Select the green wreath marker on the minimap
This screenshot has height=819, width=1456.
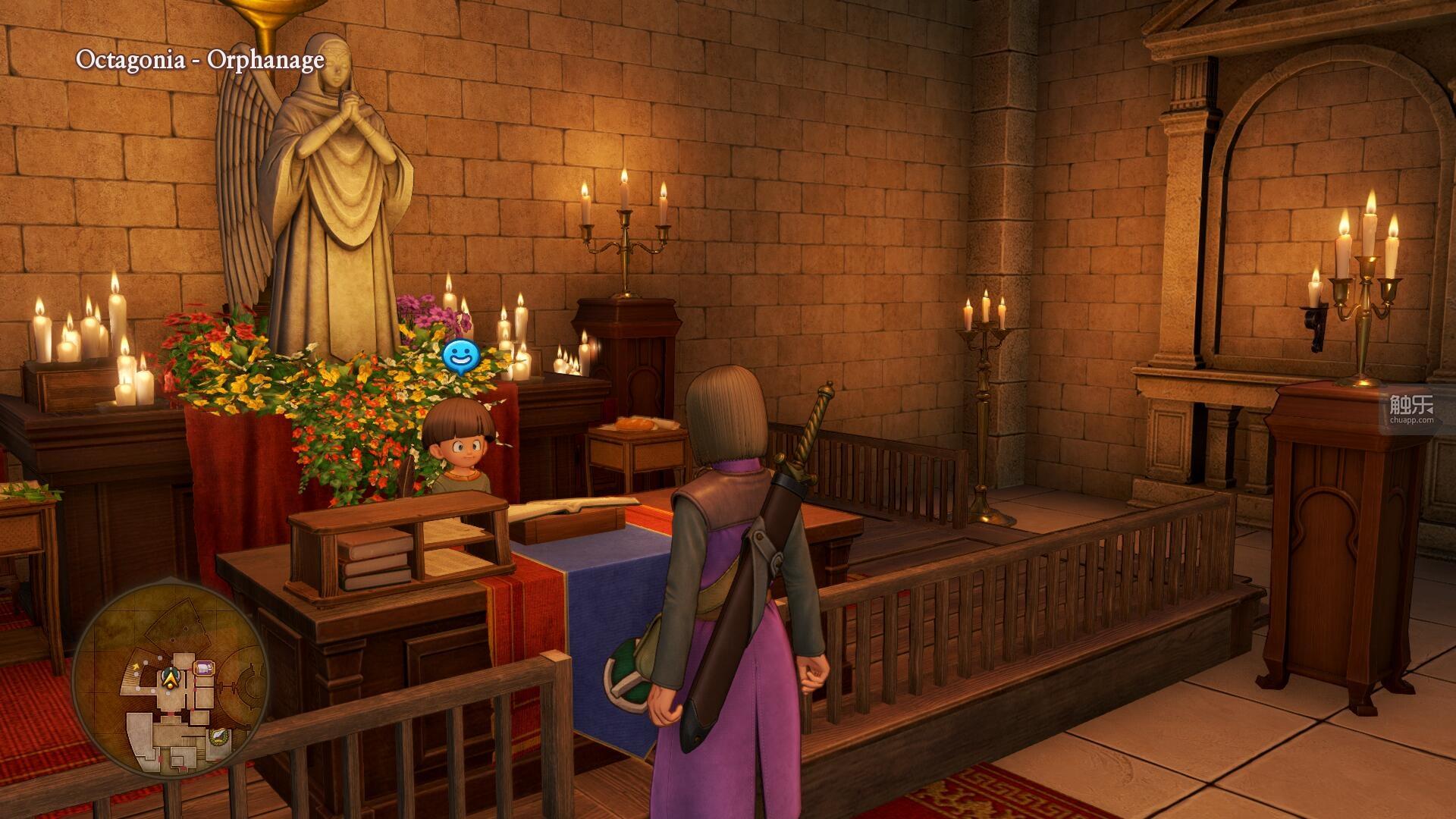(x=218, y=736)
